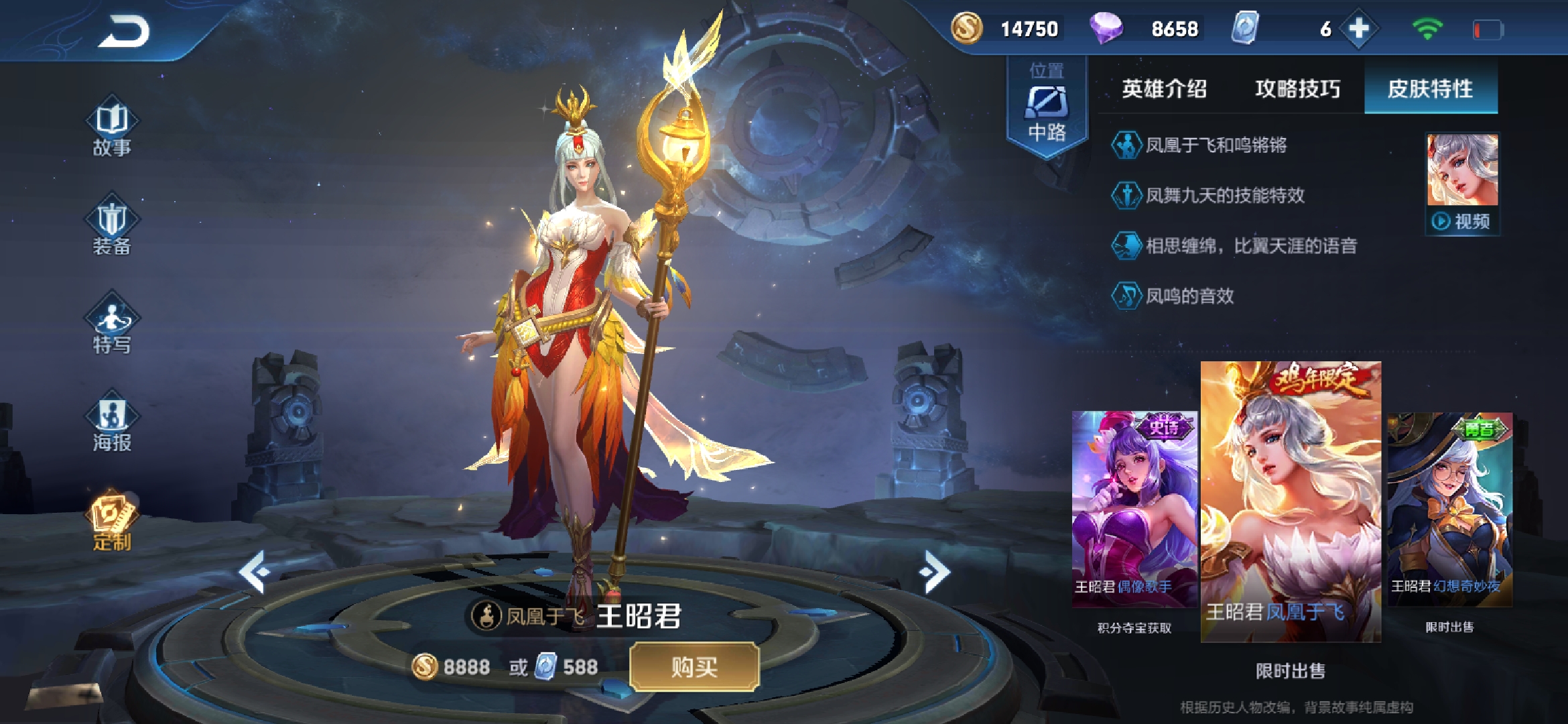Buy the skin with the 购买 button
Image resolution: width=1568 pixels, height=724 pixels.
click(x=694, y=666)
